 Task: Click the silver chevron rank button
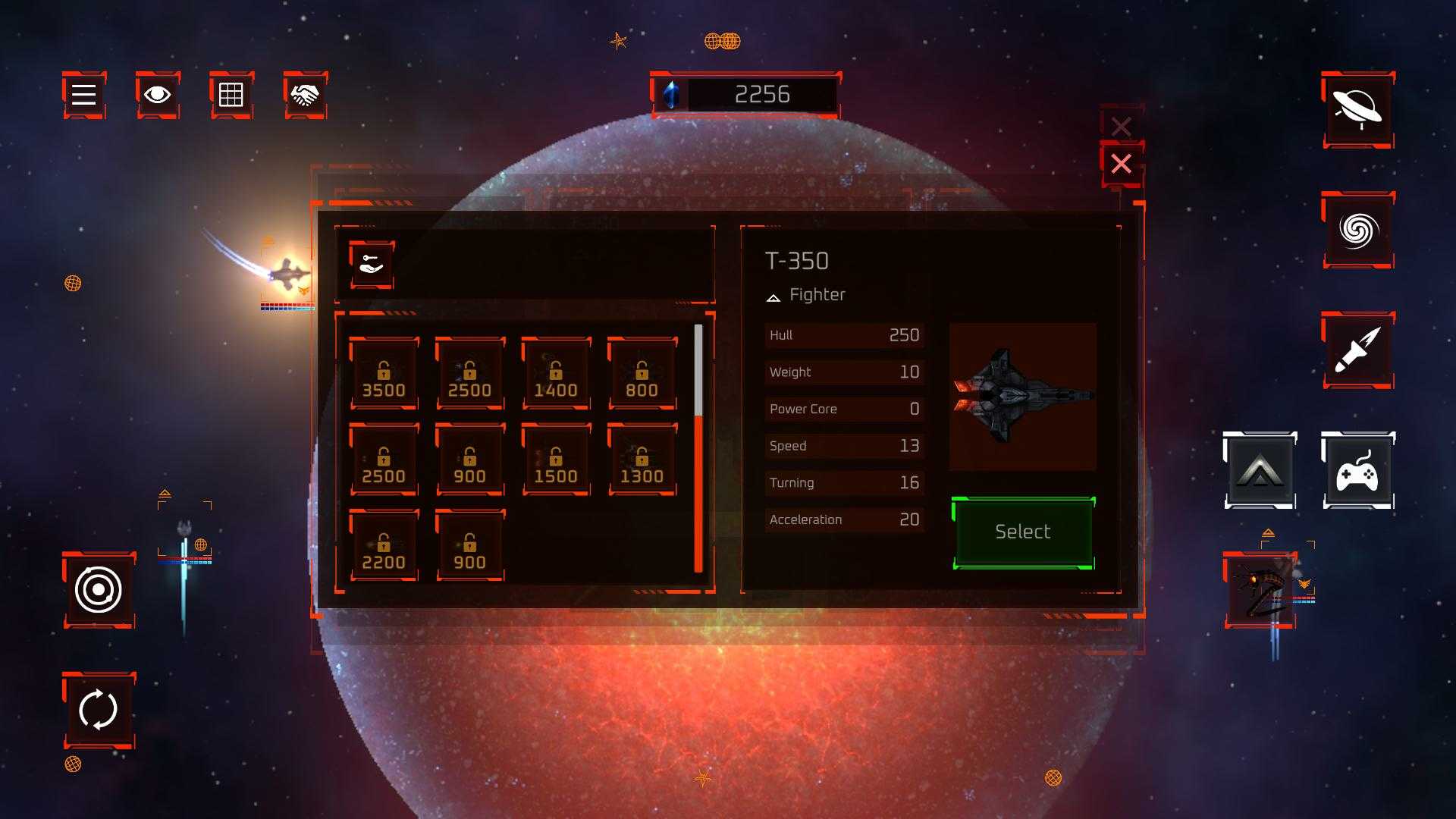[1260, 471]
